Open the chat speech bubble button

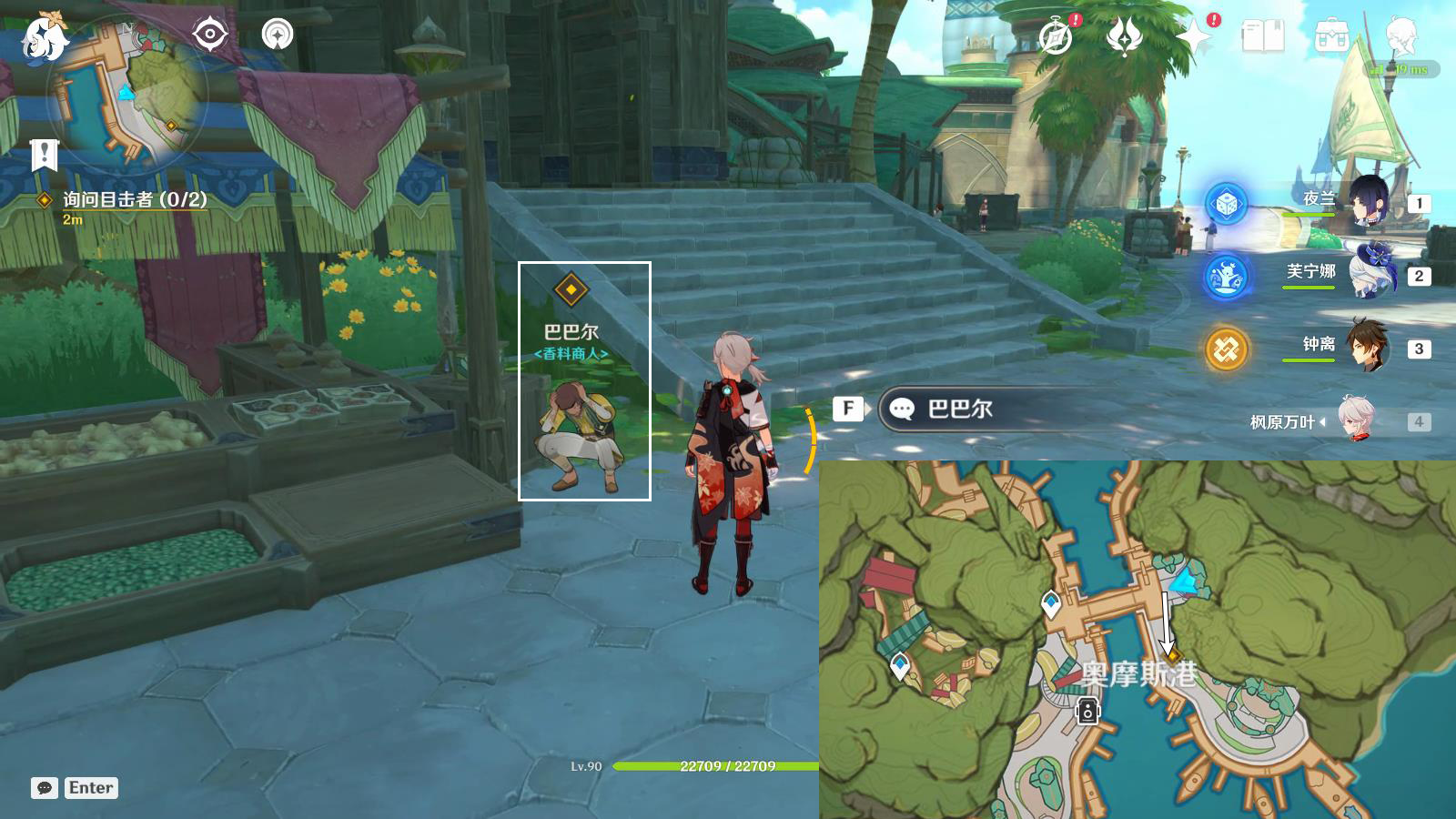pos(45,788)
